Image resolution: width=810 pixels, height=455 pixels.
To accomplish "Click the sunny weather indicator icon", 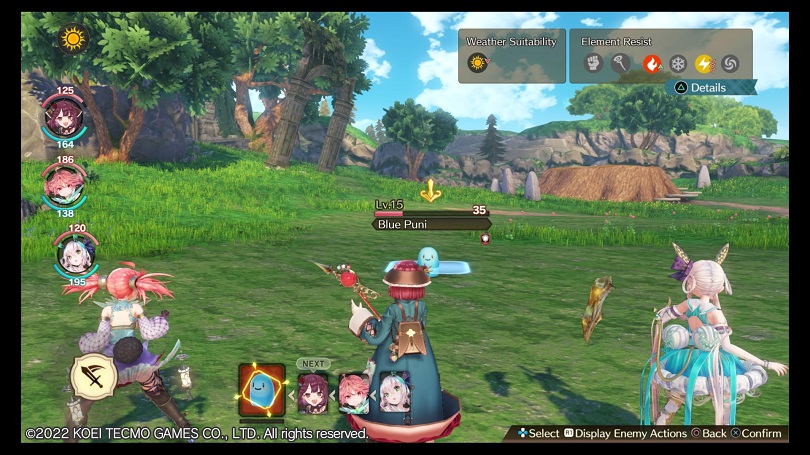I will click(73, 39).
